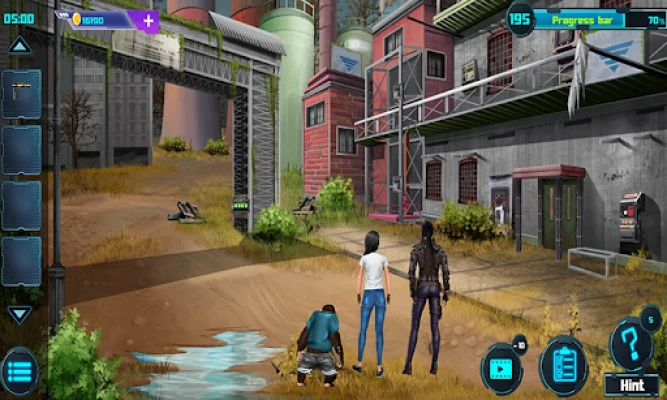Open the clipboard task list
The image size is (667, 400).
pos(563,364)
